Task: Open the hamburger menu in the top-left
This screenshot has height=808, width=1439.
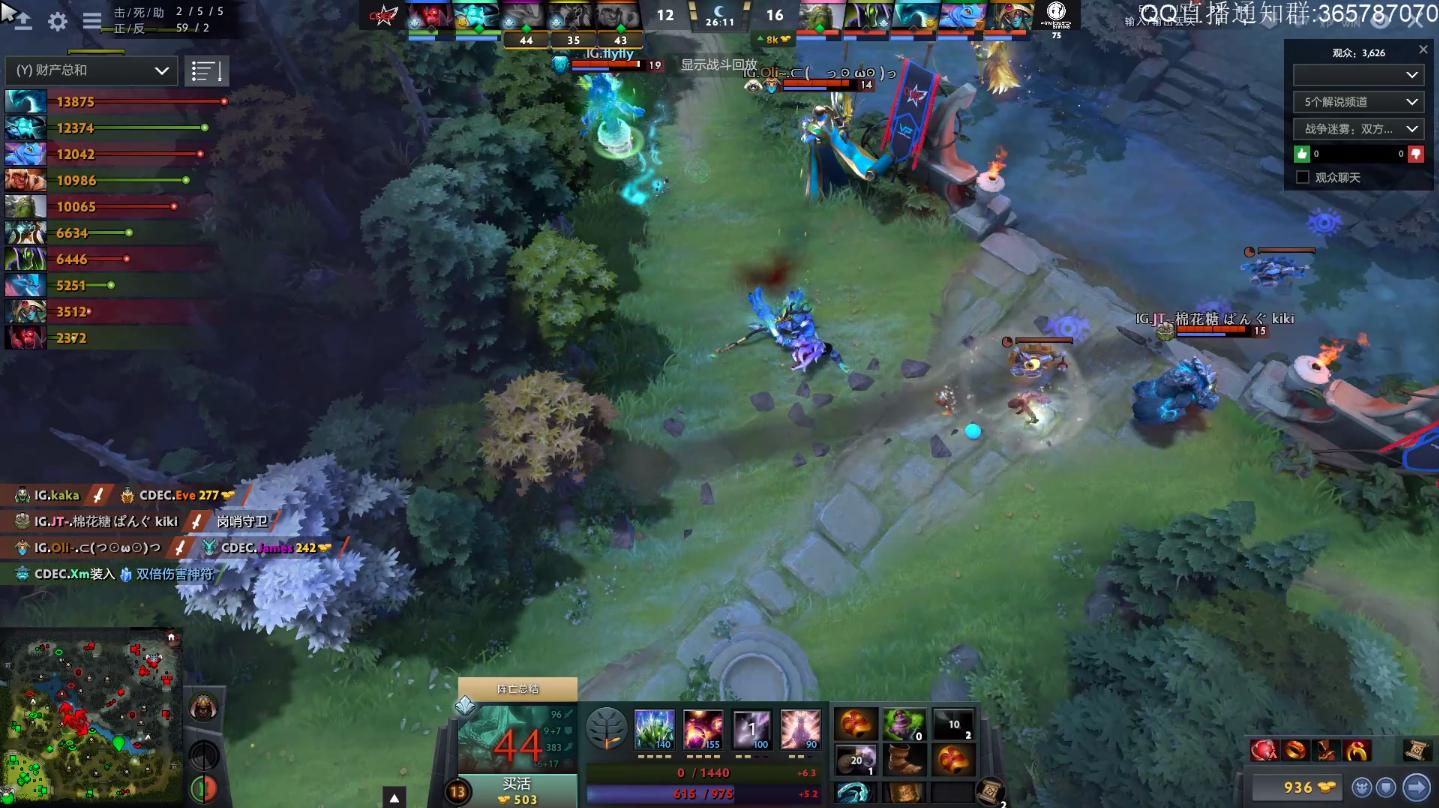Action: (93, 21)
